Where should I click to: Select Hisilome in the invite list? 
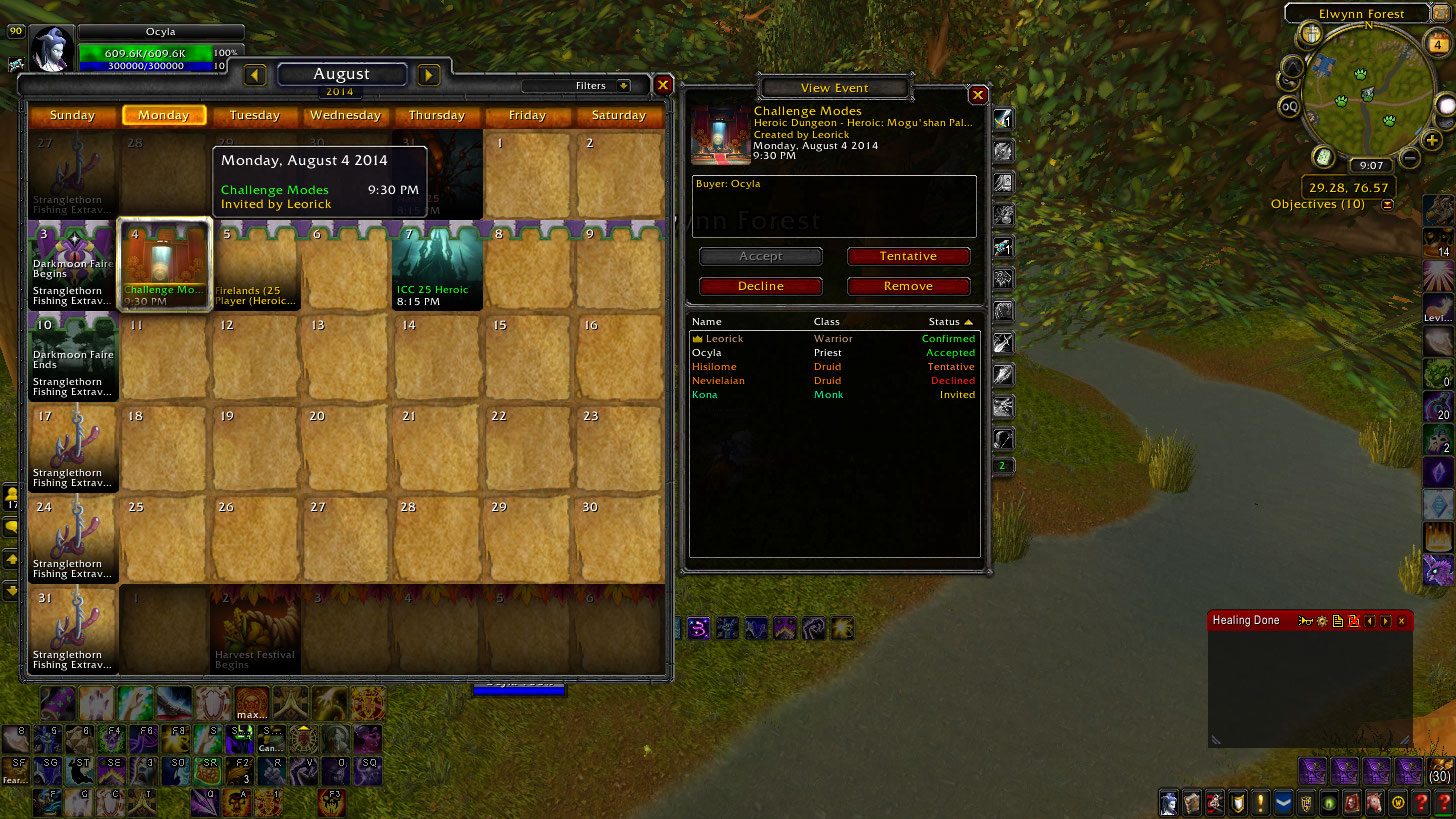[714, 367]
